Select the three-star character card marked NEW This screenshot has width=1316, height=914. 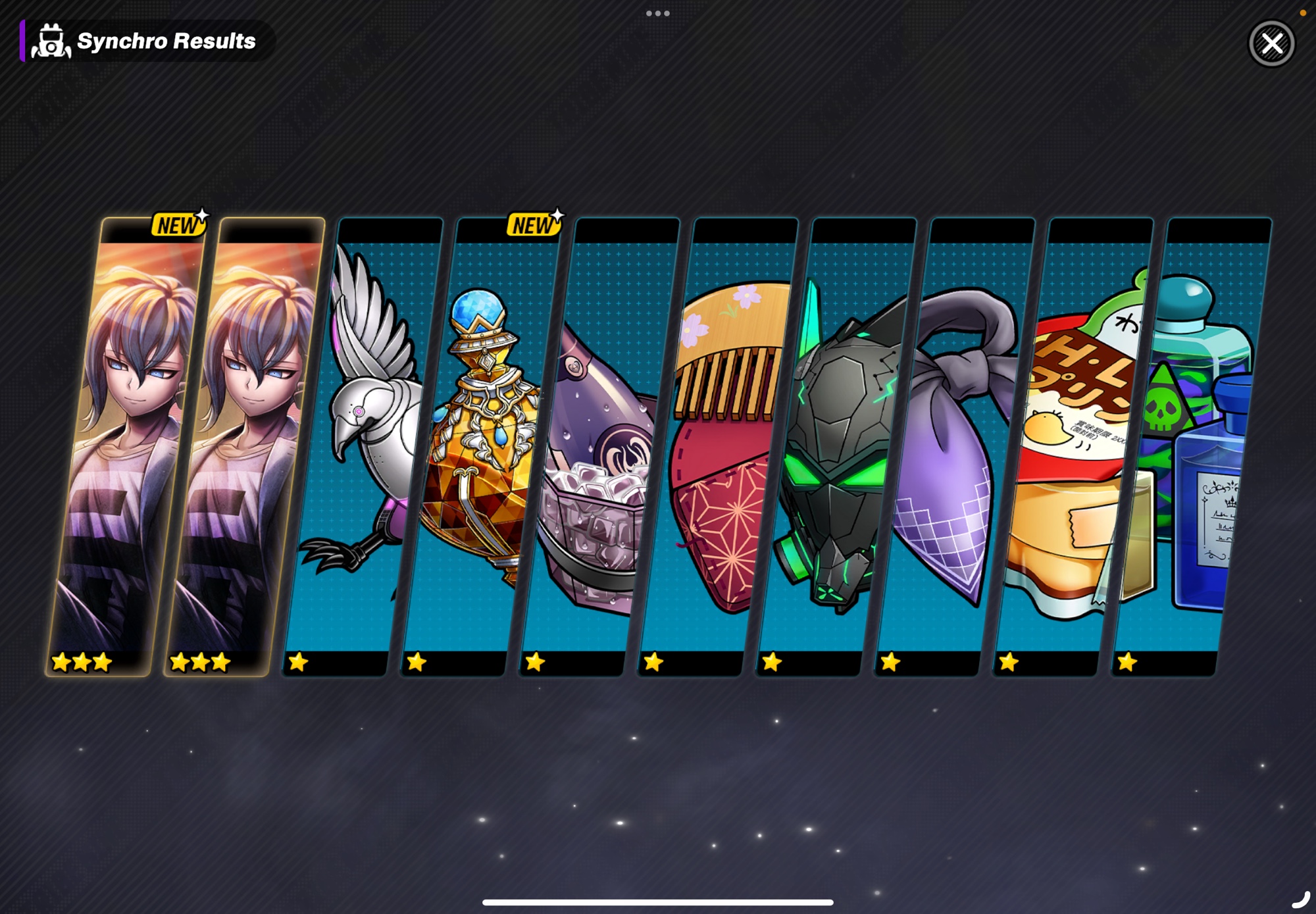[125, 447]
